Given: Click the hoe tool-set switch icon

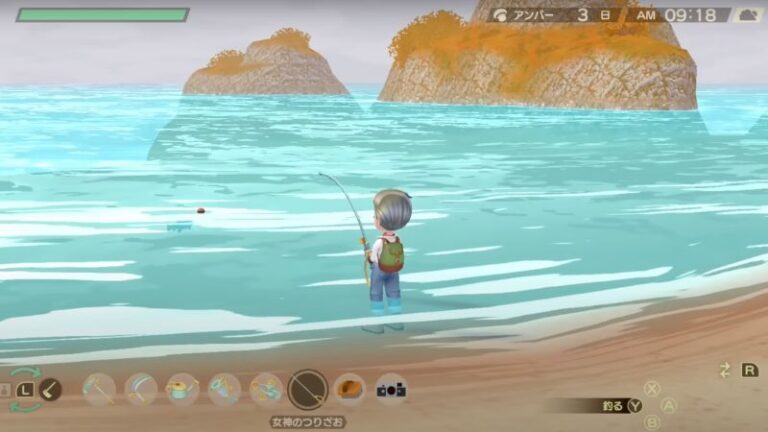Looking at the screenshot, I should point(50,389).
